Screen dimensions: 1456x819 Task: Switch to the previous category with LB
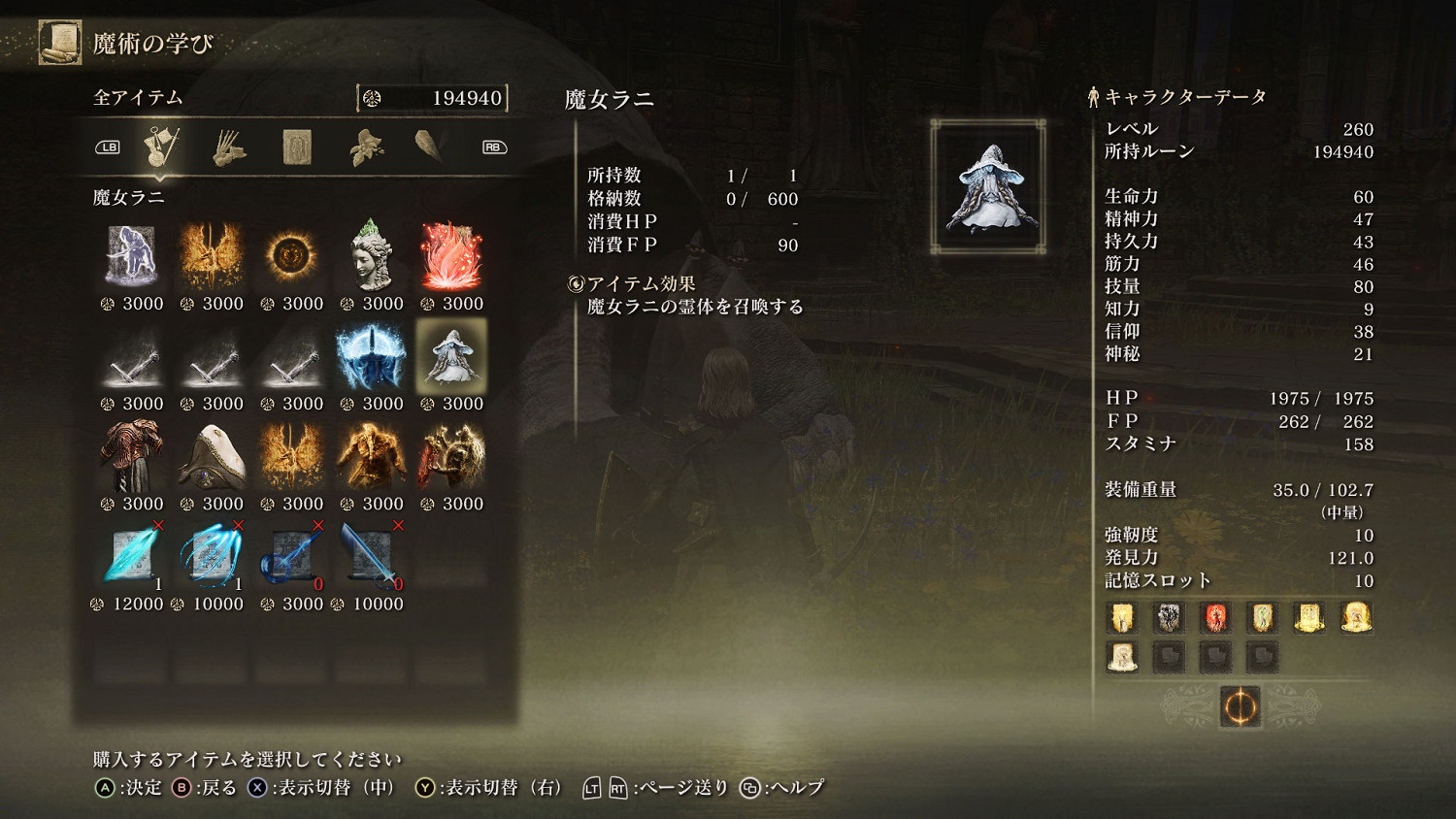coord(109,146)
